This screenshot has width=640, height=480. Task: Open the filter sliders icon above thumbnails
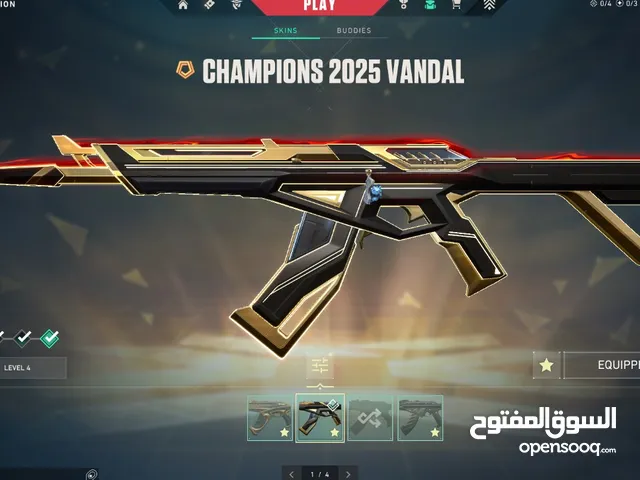320,367
